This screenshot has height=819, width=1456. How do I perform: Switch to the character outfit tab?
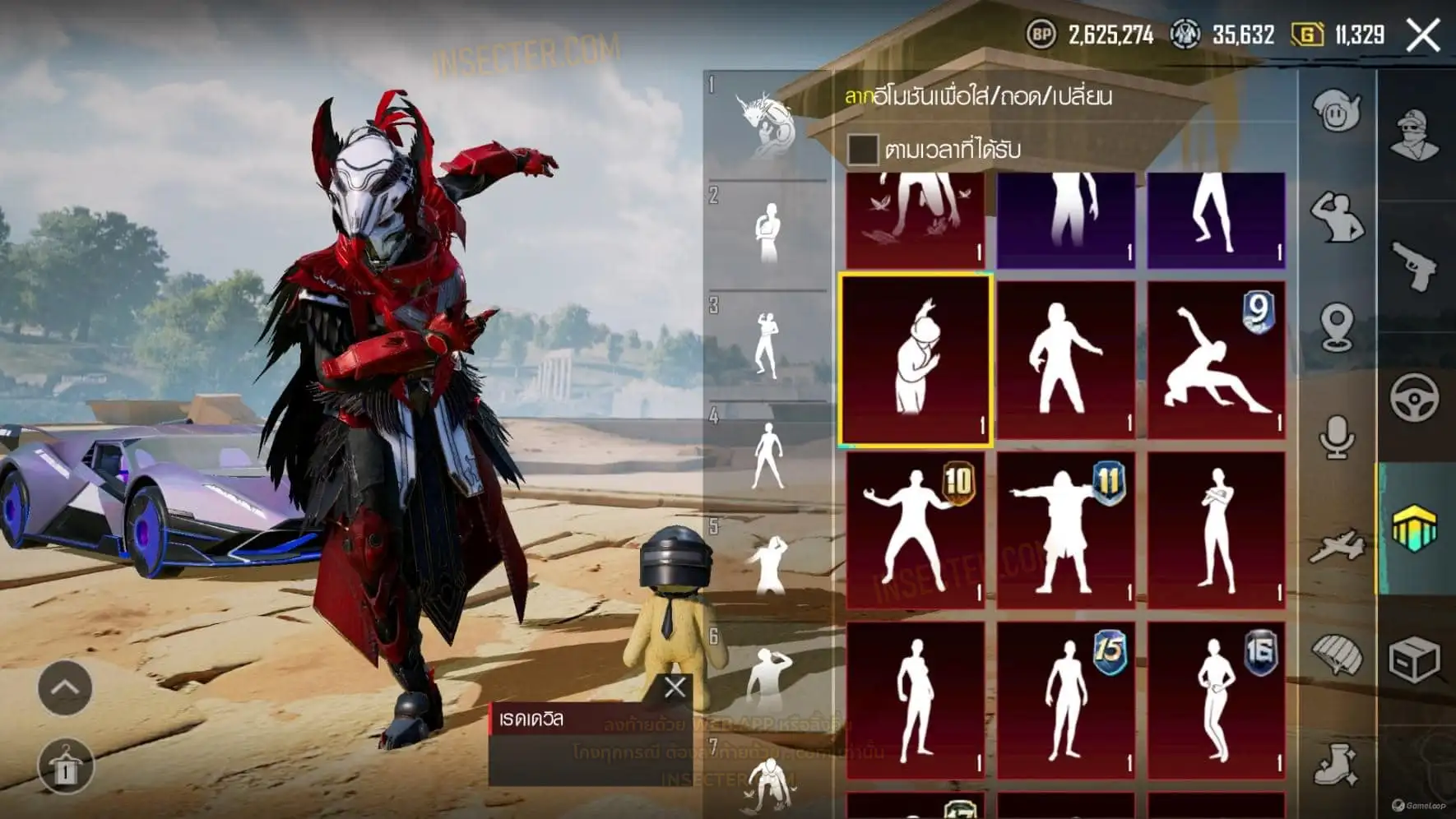point(1414,136)
